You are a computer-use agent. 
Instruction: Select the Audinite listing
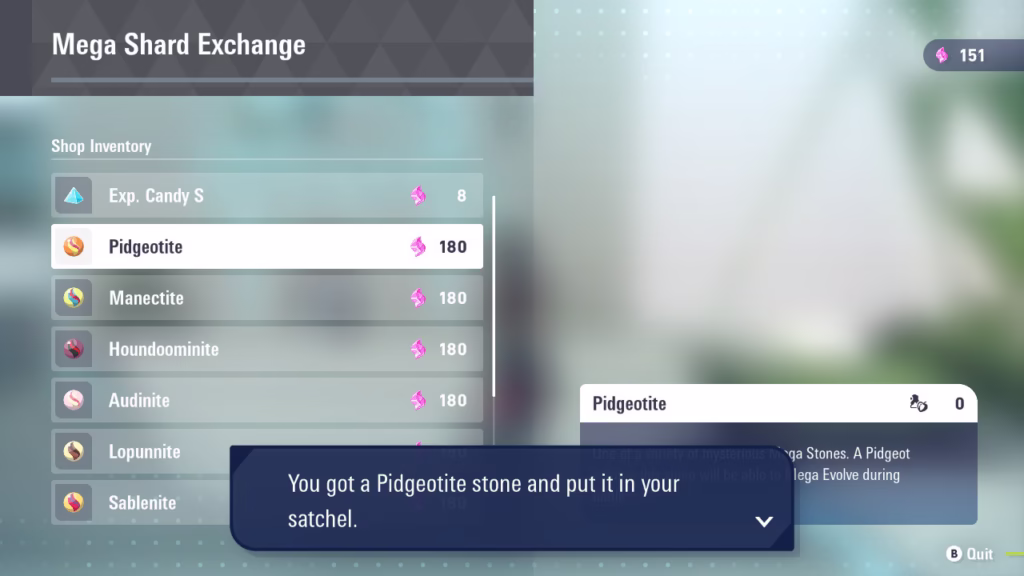pyautogui.click(x=267, y=400)
